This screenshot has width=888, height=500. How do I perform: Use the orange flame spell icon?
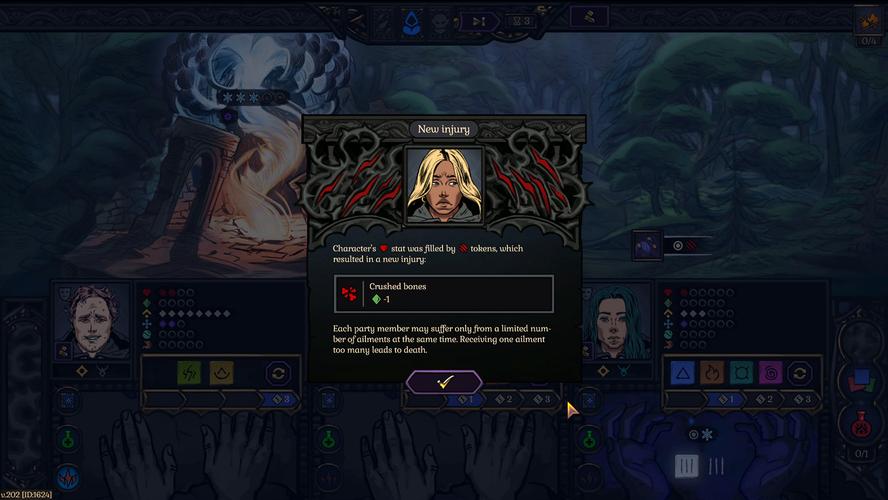pos(713,373)
